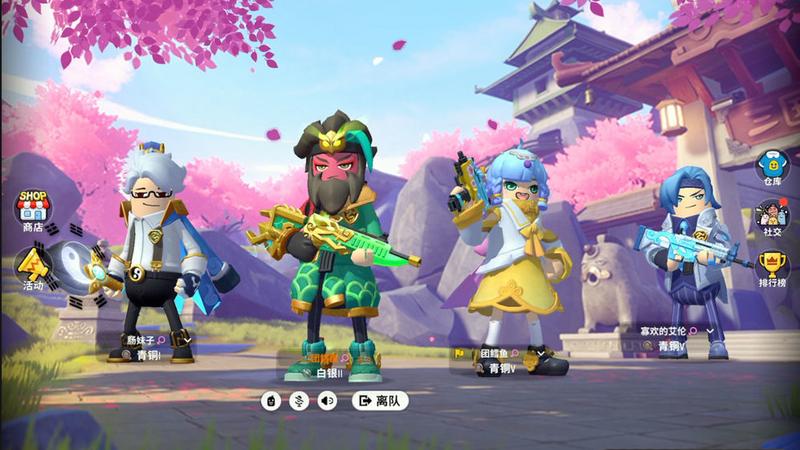Toggle the microphone mute button
Viewport: 800px width, 450px height.
[298, 401]
